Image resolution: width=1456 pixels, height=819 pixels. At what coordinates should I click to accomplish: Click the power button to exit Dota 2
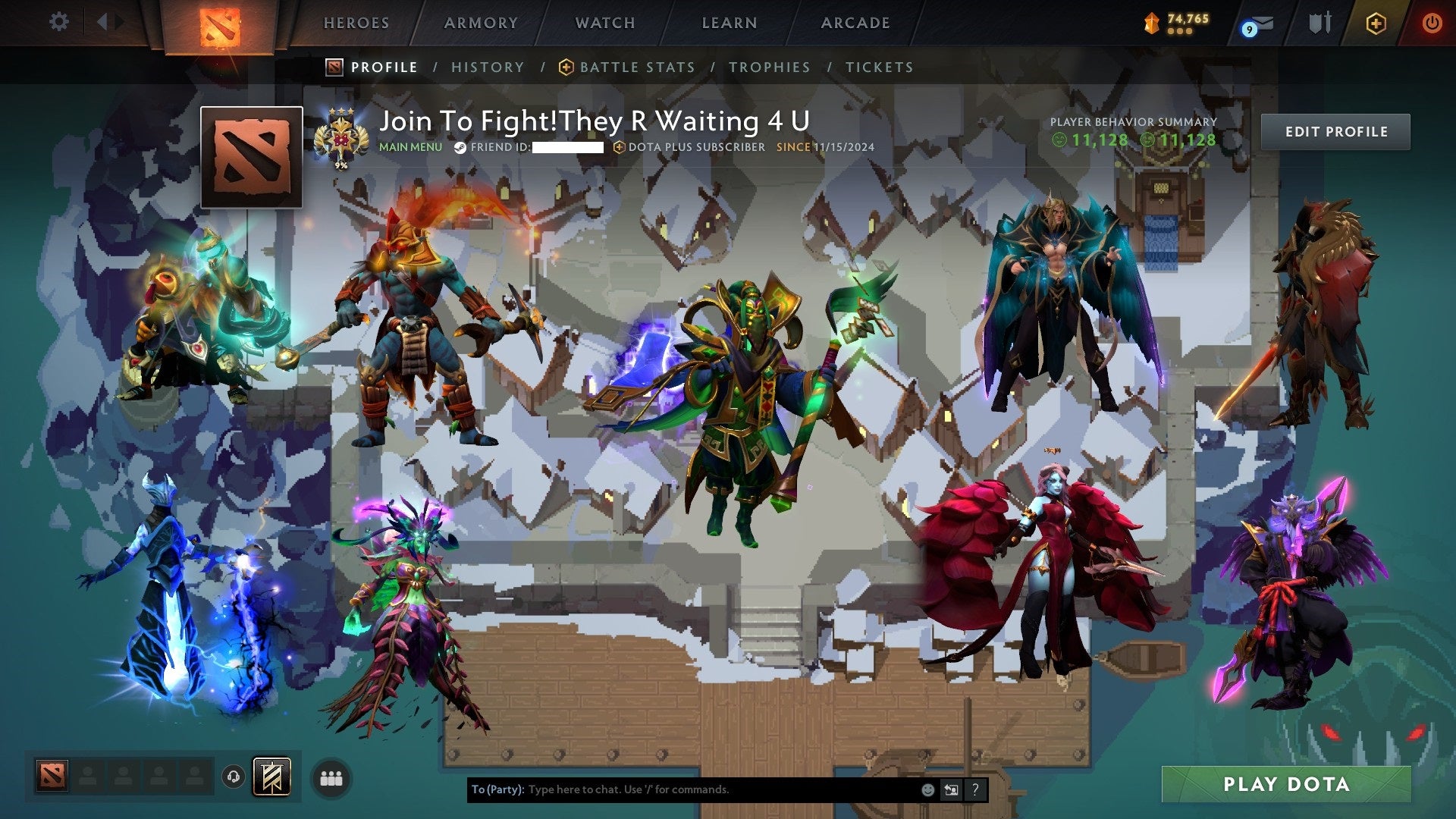click(1432, 23)
